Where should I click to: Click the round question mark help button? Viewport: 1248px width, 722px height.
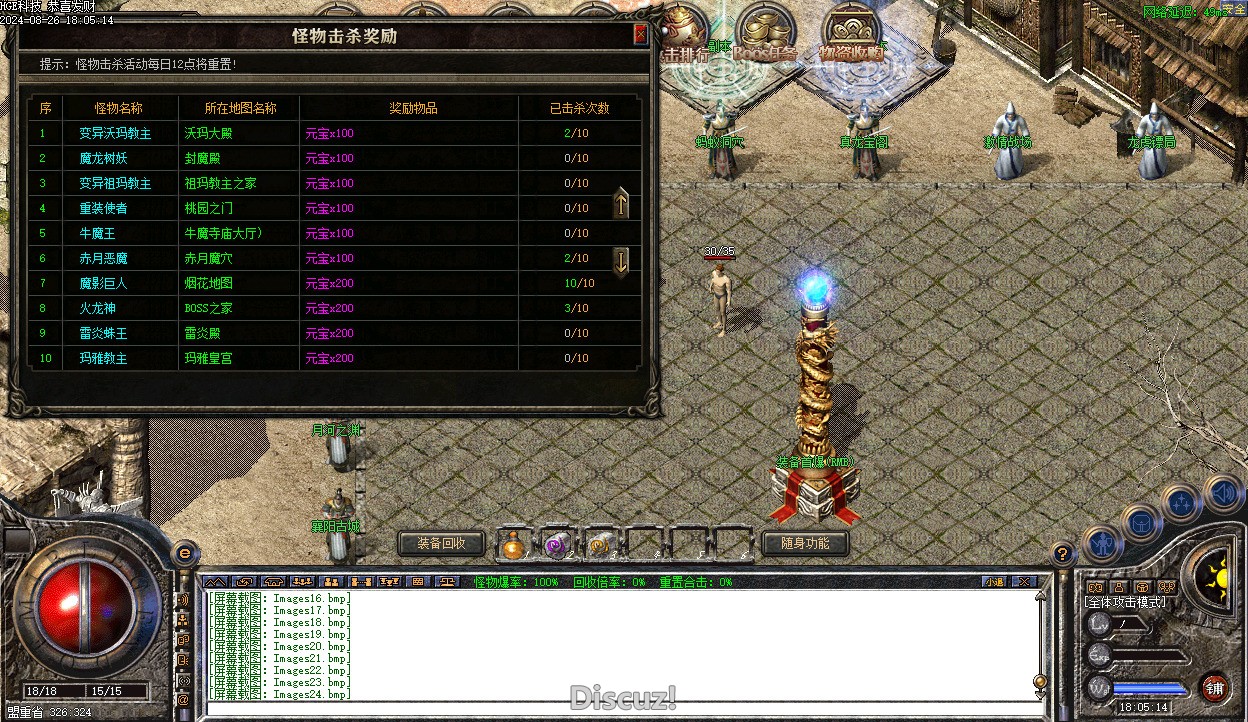1063,552
